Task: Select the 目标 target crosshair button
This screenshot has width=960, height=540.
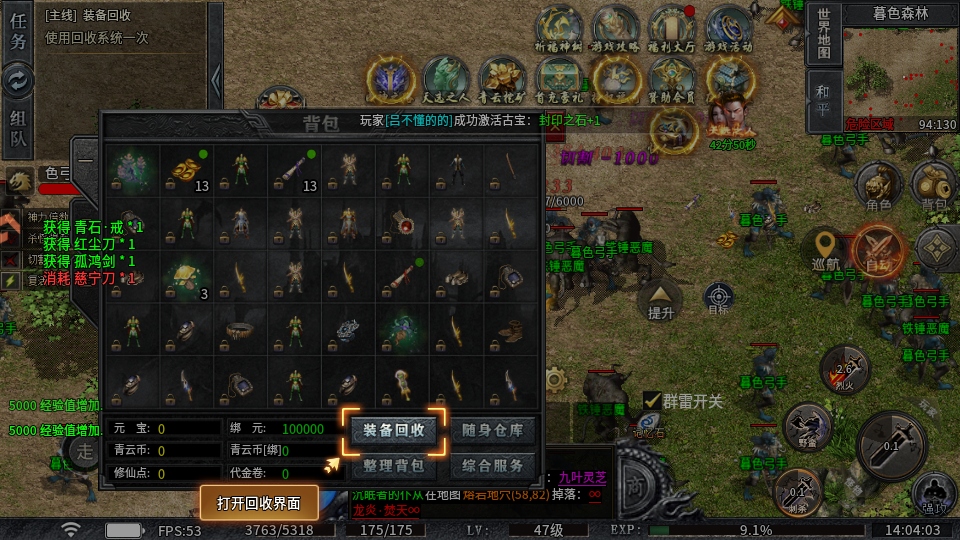Action: point(718,297)
